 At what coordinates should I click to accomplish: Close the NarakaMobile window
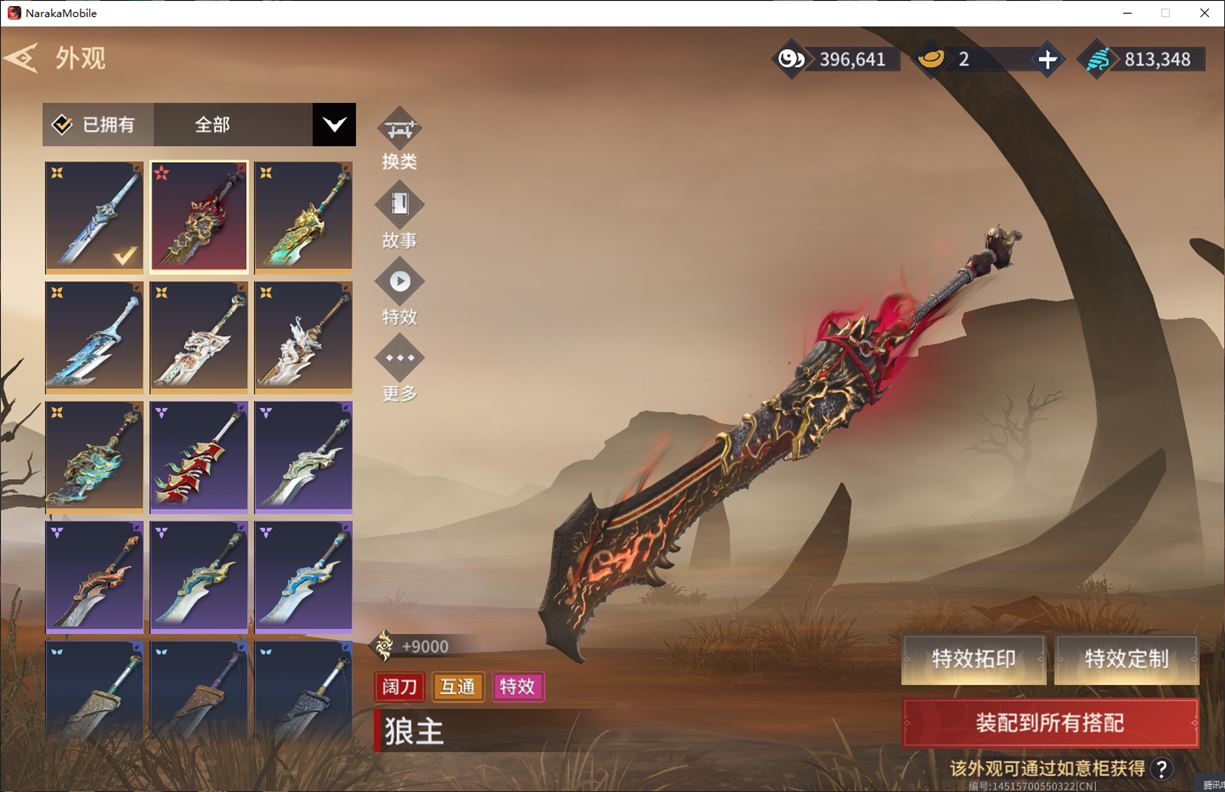coord(1204,13)
